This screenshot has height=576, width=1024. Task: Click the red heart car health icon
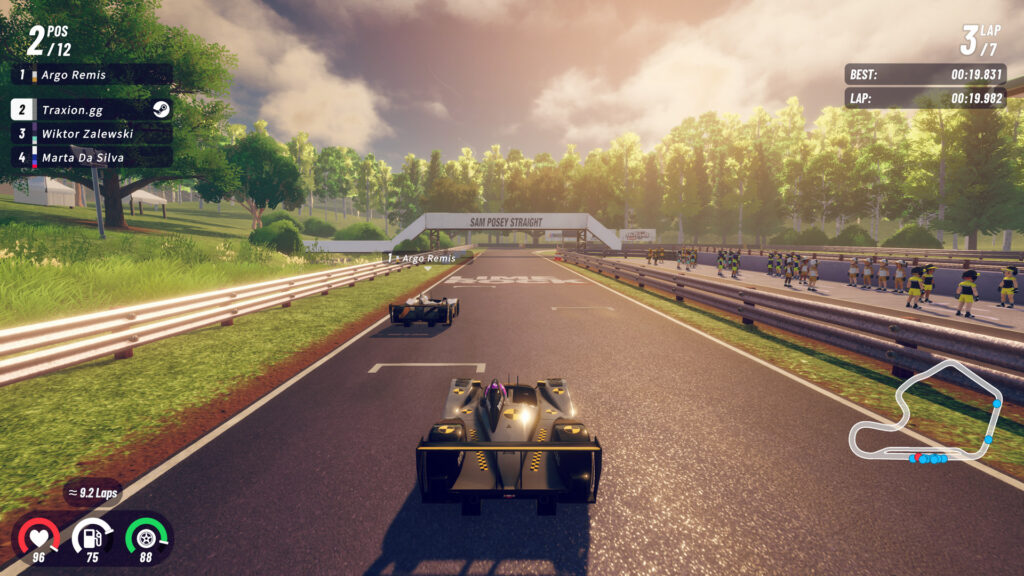tap(39, 535)
